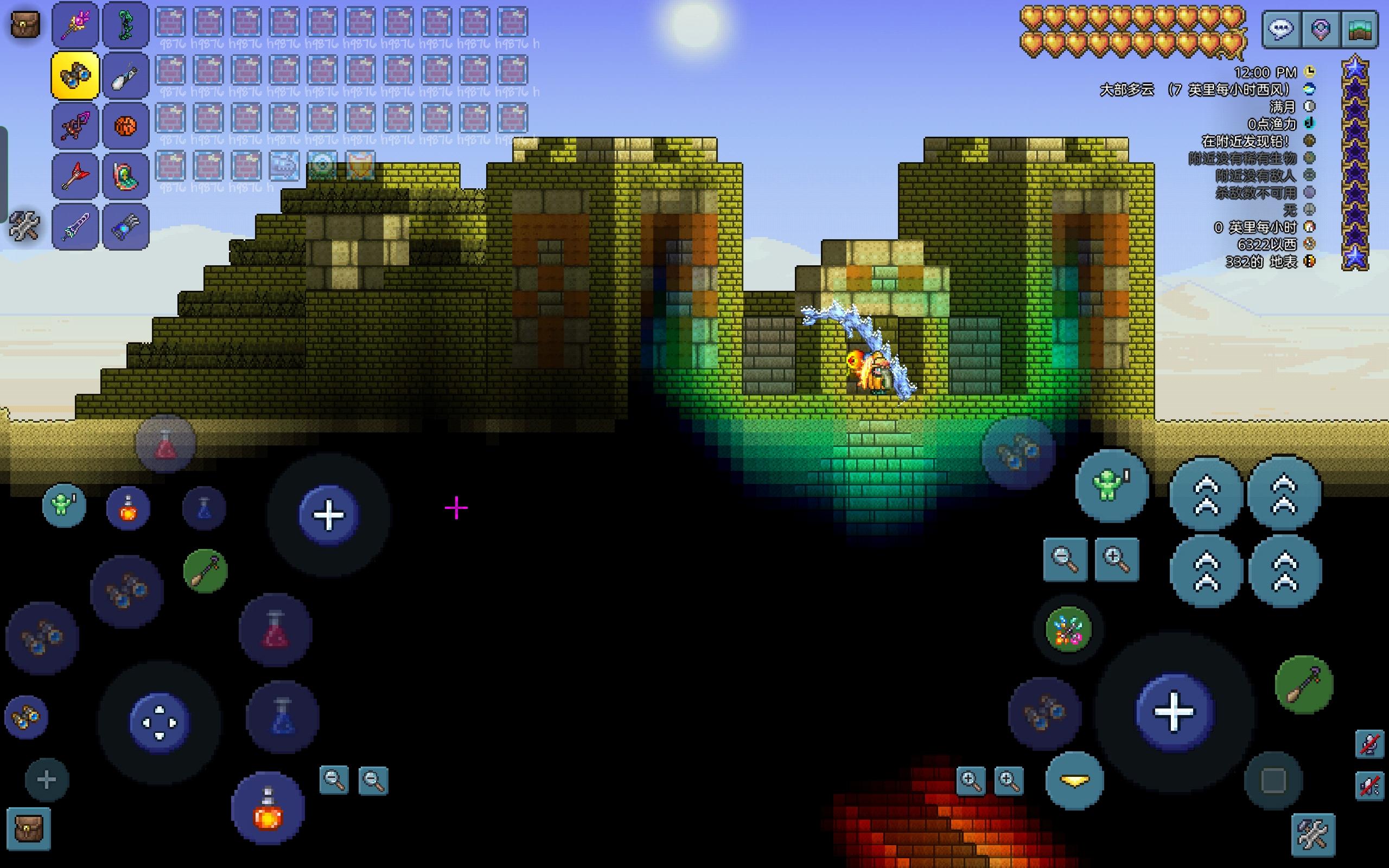Select the basketball item in the hotbar
The height and width of the screenshot is (868, 1389).
[x=125, y=125]
